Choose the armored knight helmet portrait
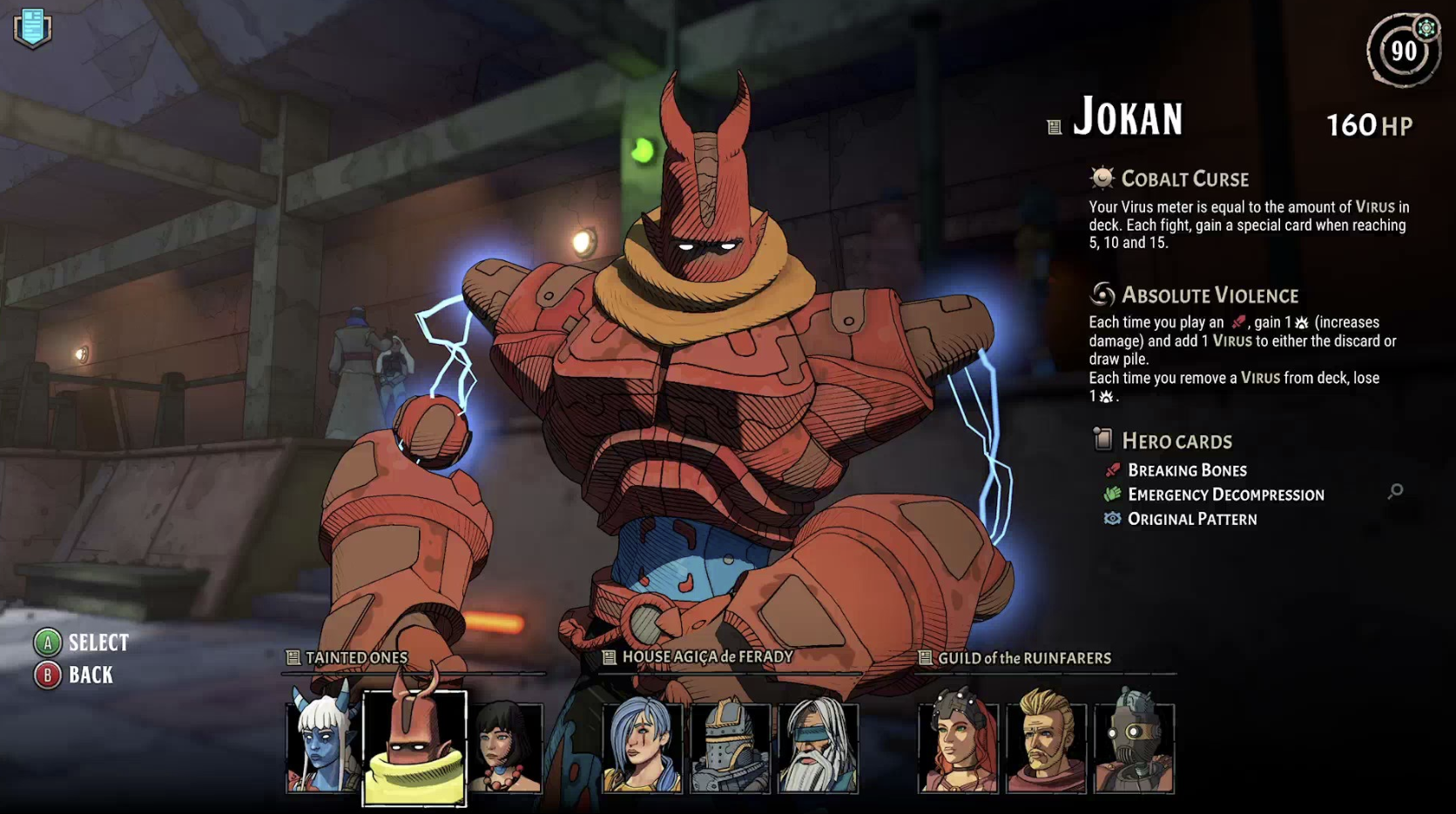 tap(730, 747)
